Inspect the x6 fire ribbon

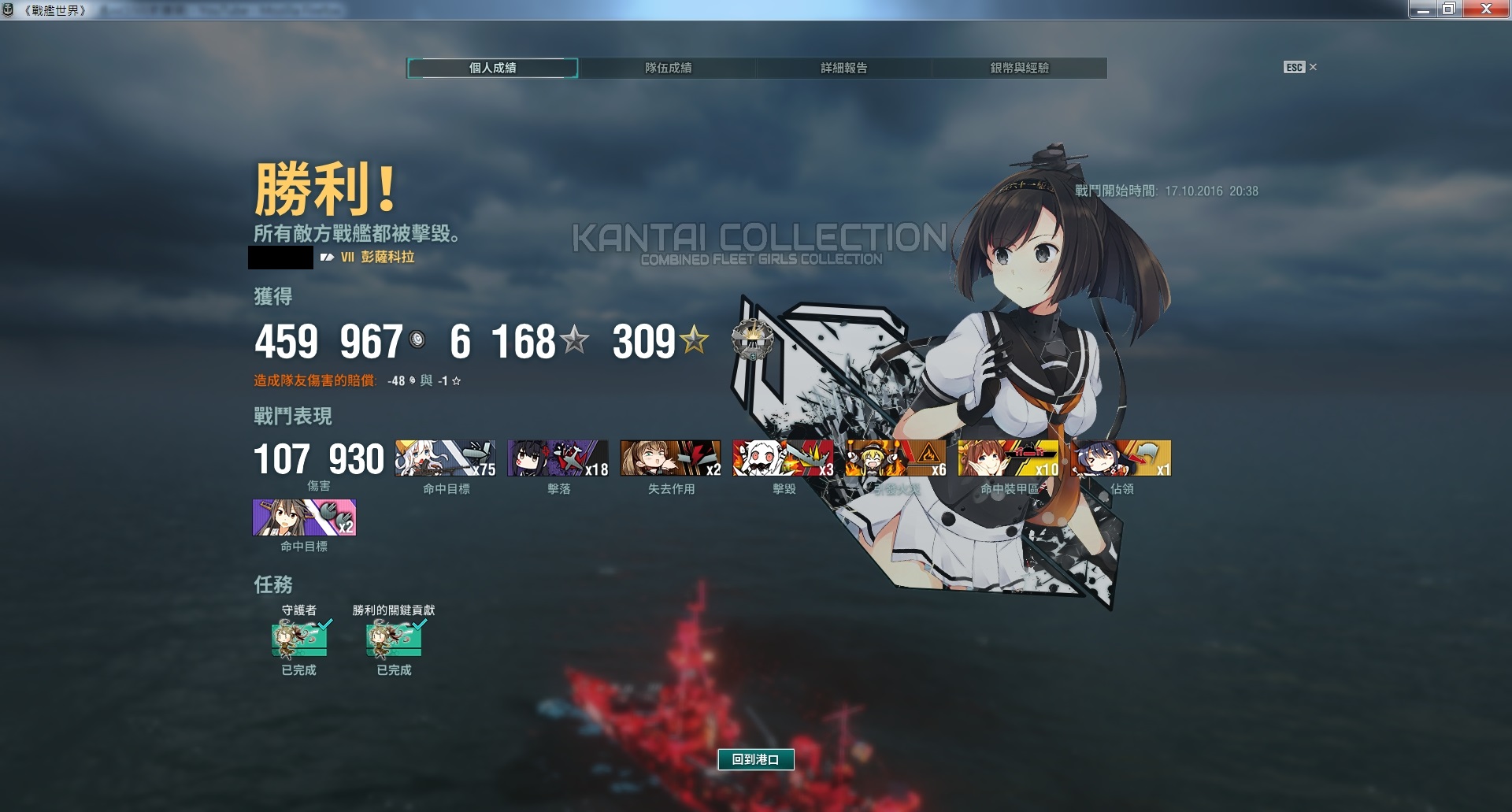pos(895,458)
